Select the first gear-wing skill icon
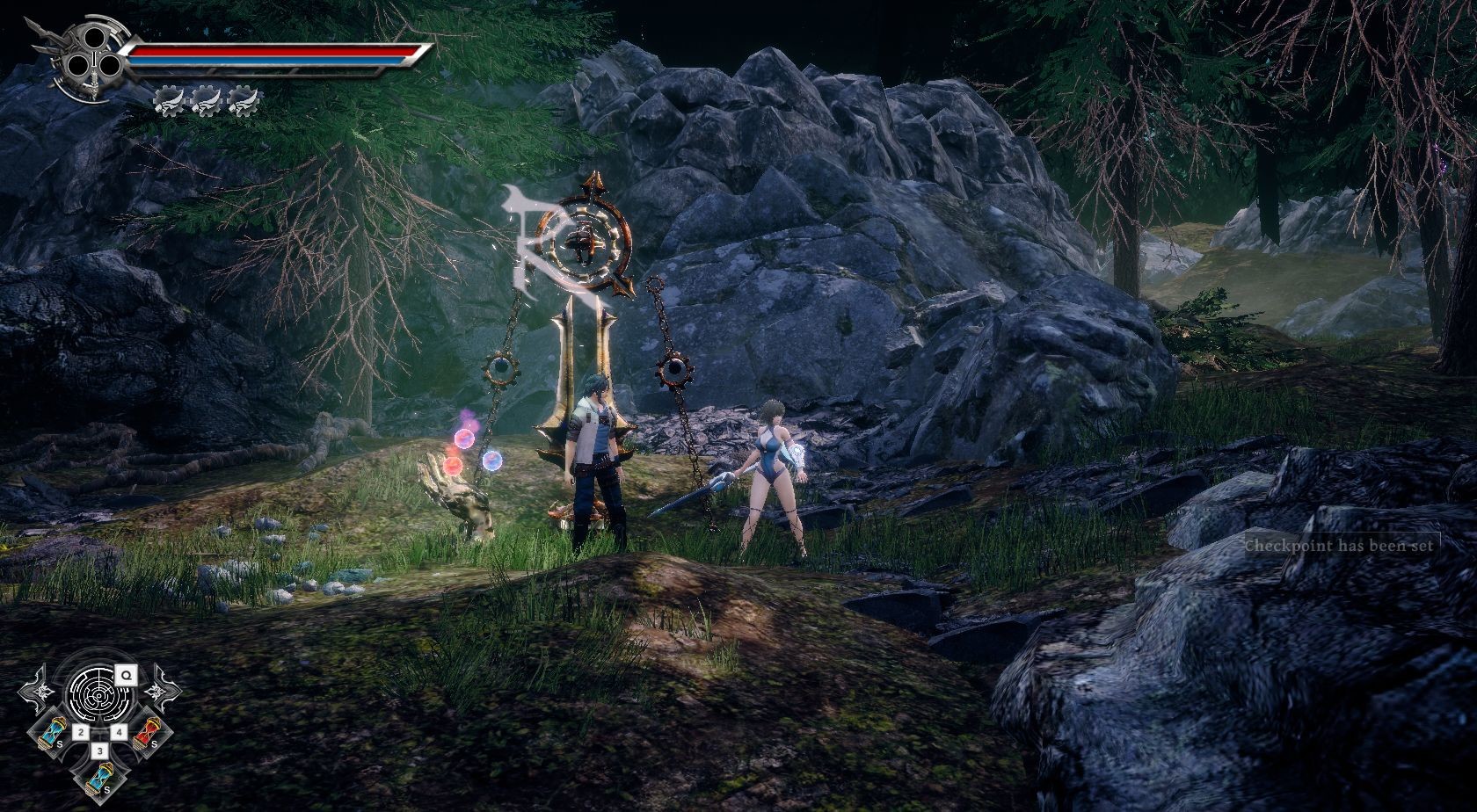The width and height of the screenshot is (1477, 812). pos(169,101)
